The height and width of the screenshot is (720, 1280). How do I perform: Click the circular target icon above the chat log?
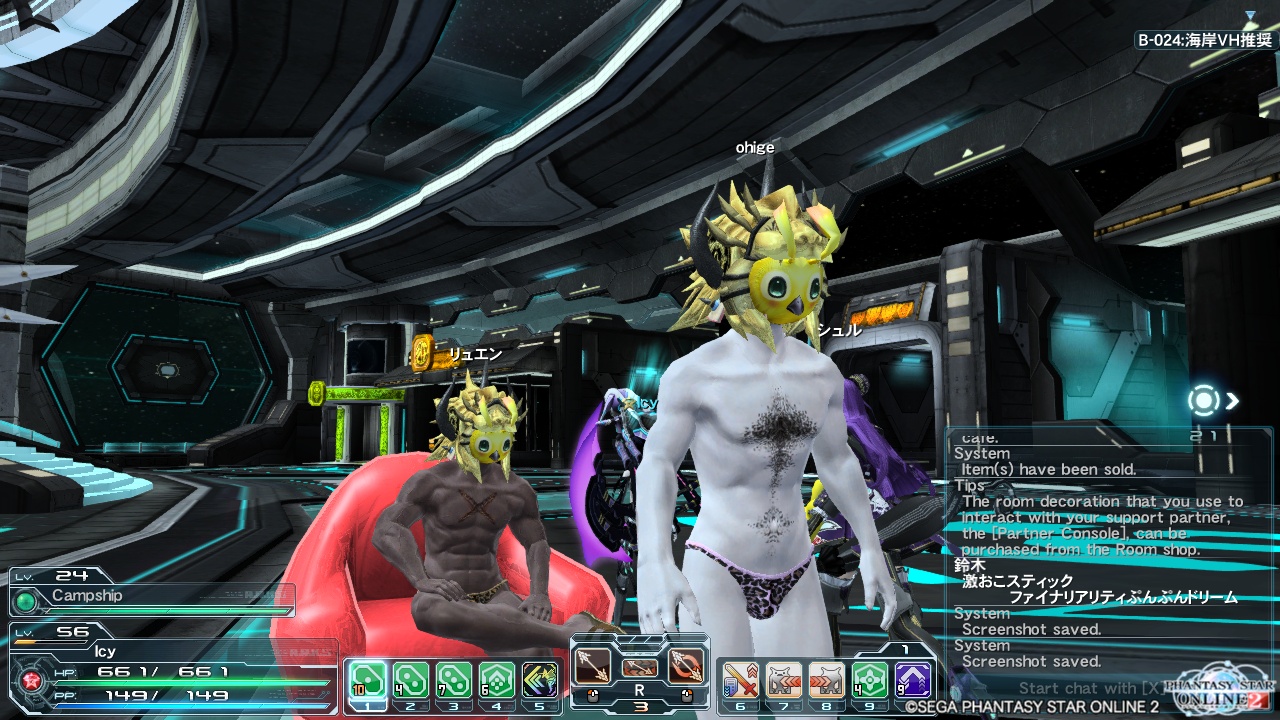tap(1203, 401)
